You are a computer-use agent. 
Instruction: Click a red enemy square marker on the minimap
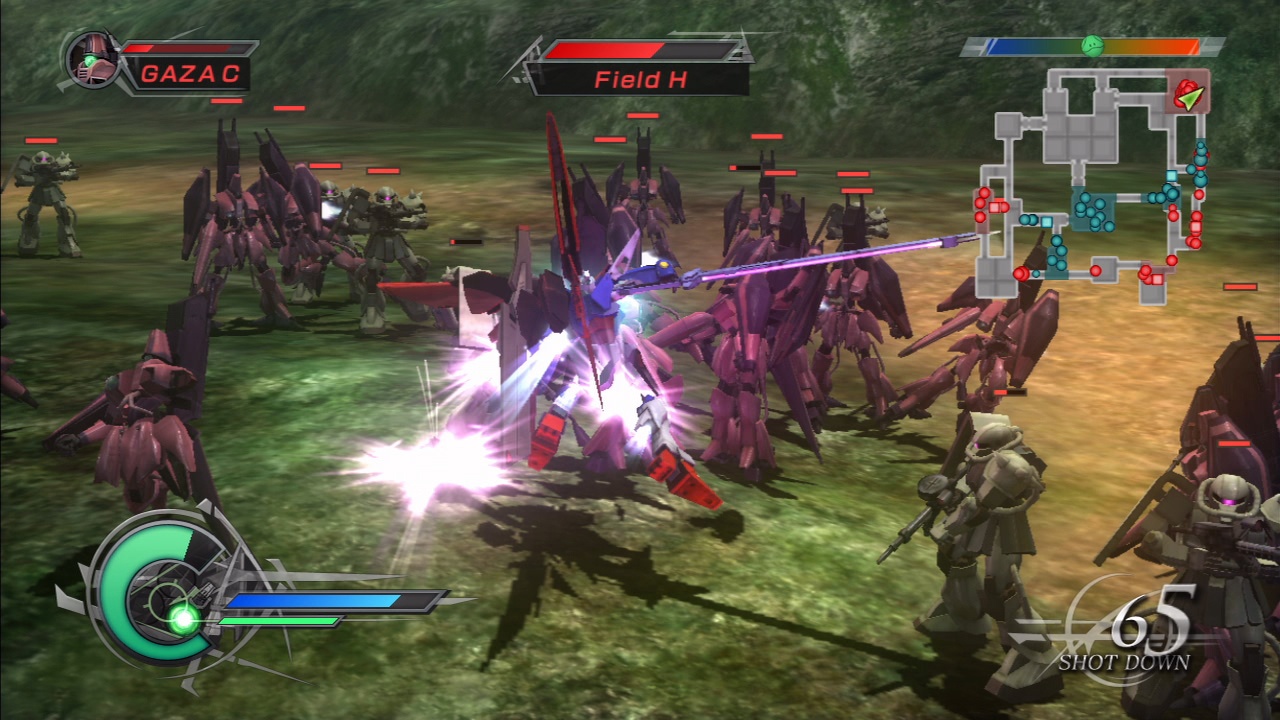click(x=1196, y=226)
